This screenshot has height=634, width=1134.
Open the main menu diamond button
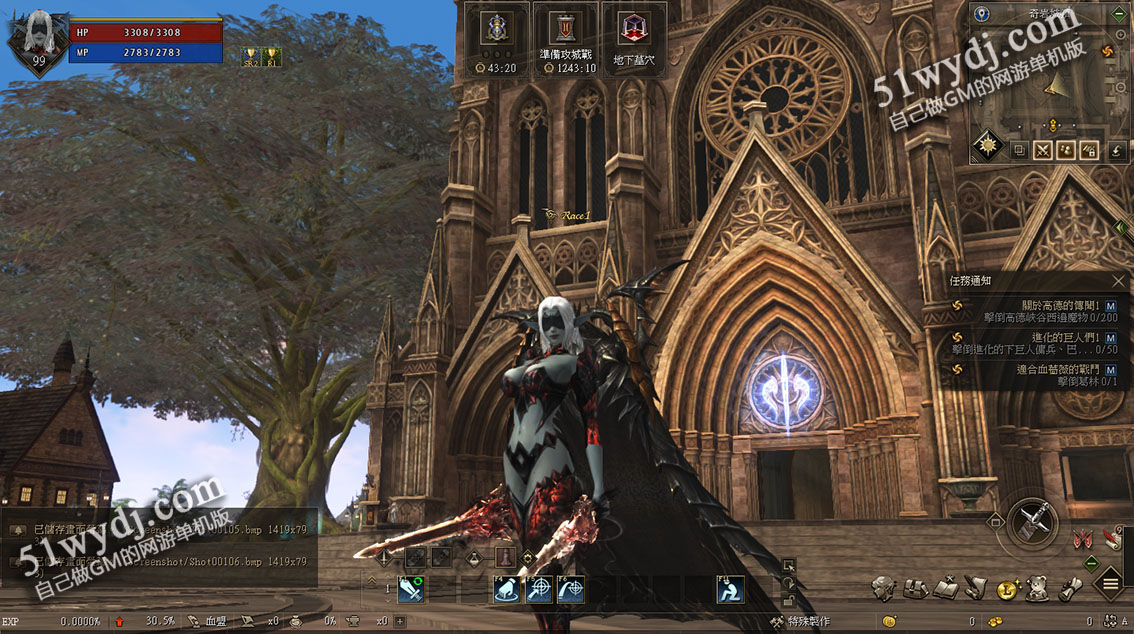(1110, 583)
